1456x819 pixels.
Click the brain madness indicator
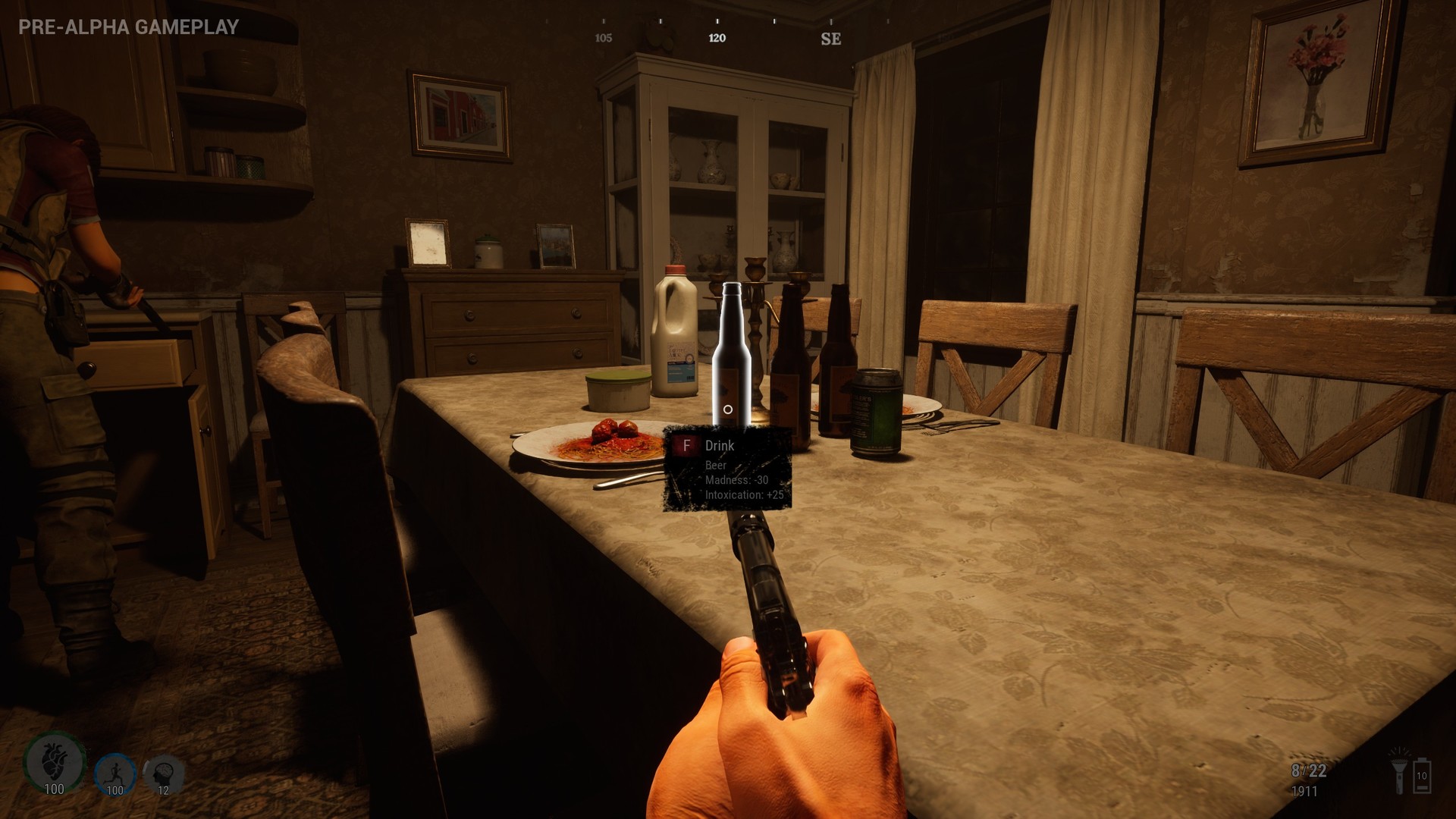pos(161,773)
